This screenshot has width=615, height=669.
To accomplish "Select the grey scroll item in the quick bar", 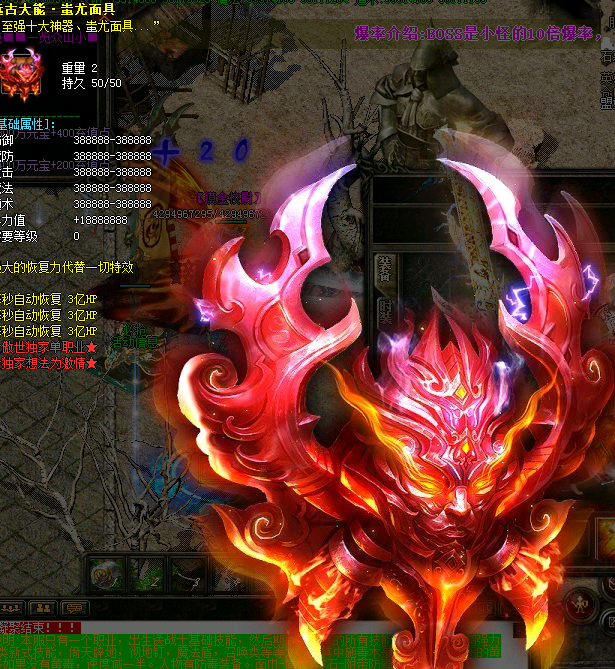I will pyautogui.click(x=105, y=573).
